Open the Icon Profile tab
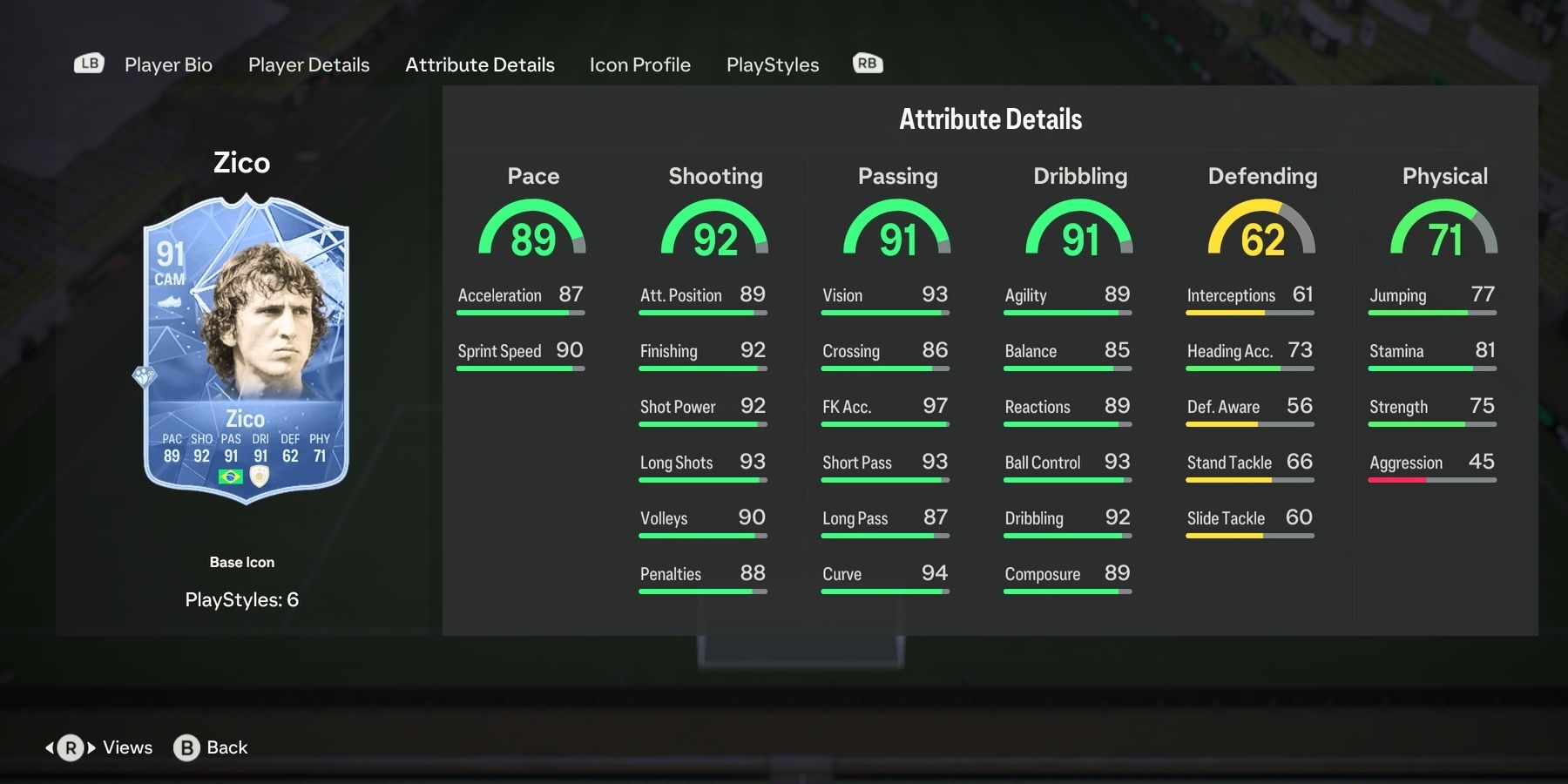1568x784 pixels. pyautogui.click(x=640, y=64)
